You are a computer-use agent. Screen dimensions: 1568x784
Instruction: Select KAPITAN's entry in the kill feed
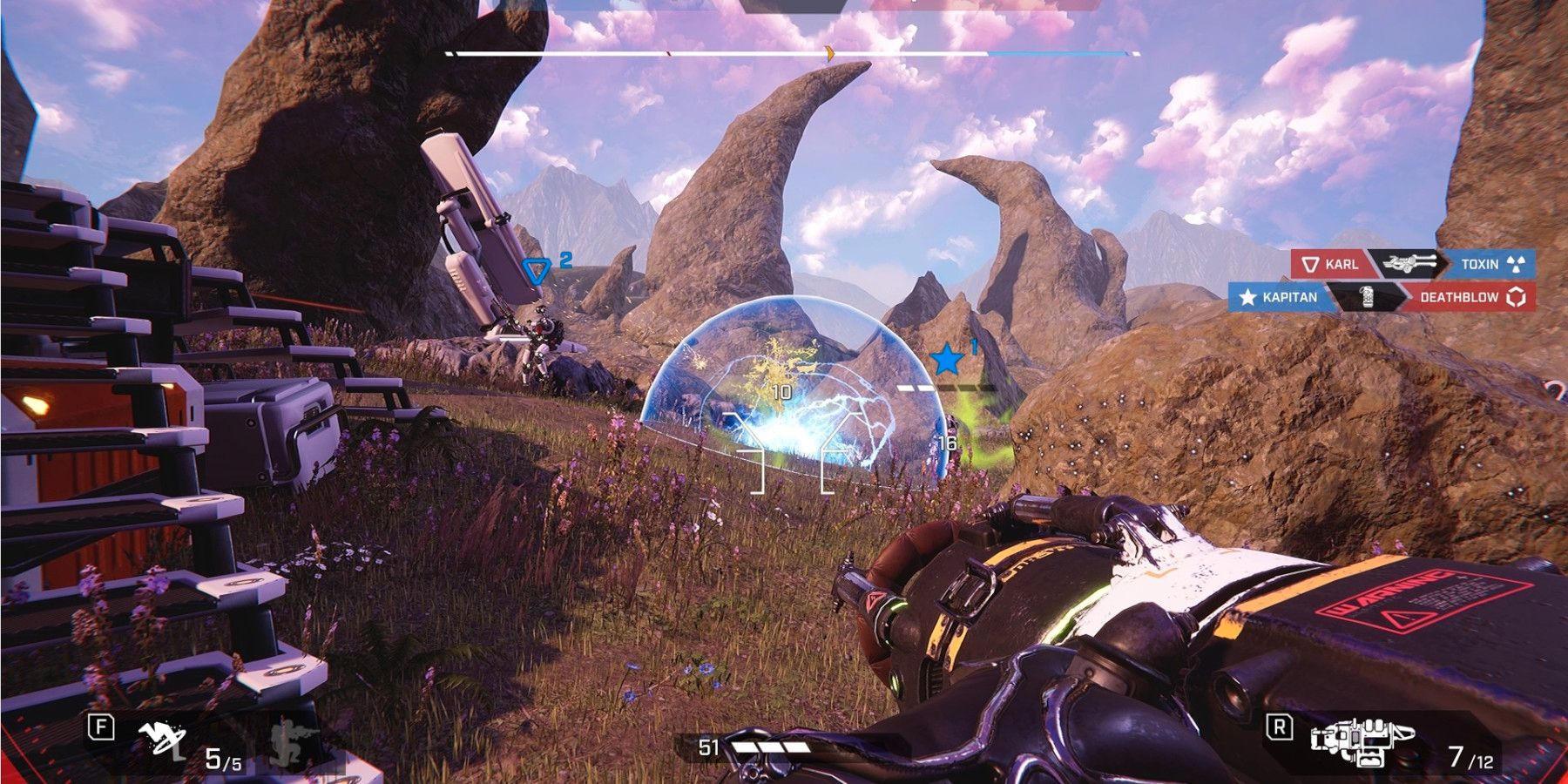tap(1288, 297)
